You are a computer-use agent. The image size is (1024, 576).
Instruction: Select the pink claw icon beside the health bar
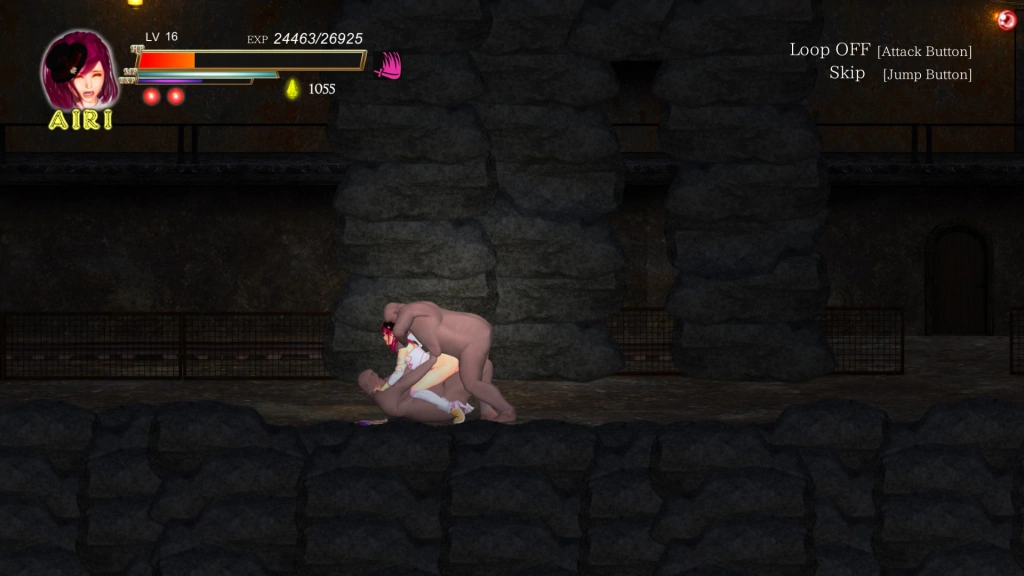pyautogui.click(x=387, y=65)
